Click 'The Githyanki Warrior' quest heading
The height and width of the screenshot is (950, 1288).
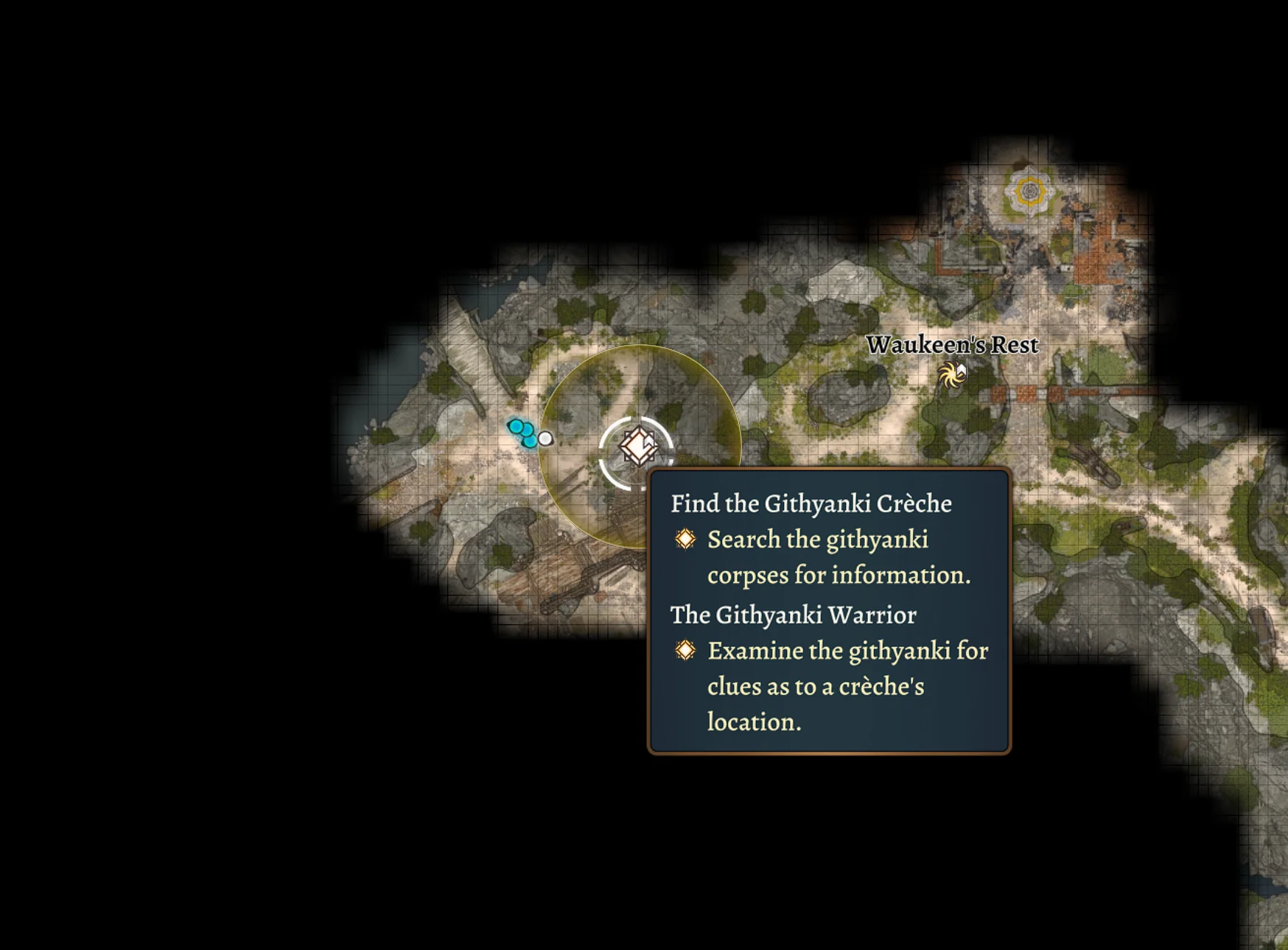(x=793, y=615)
